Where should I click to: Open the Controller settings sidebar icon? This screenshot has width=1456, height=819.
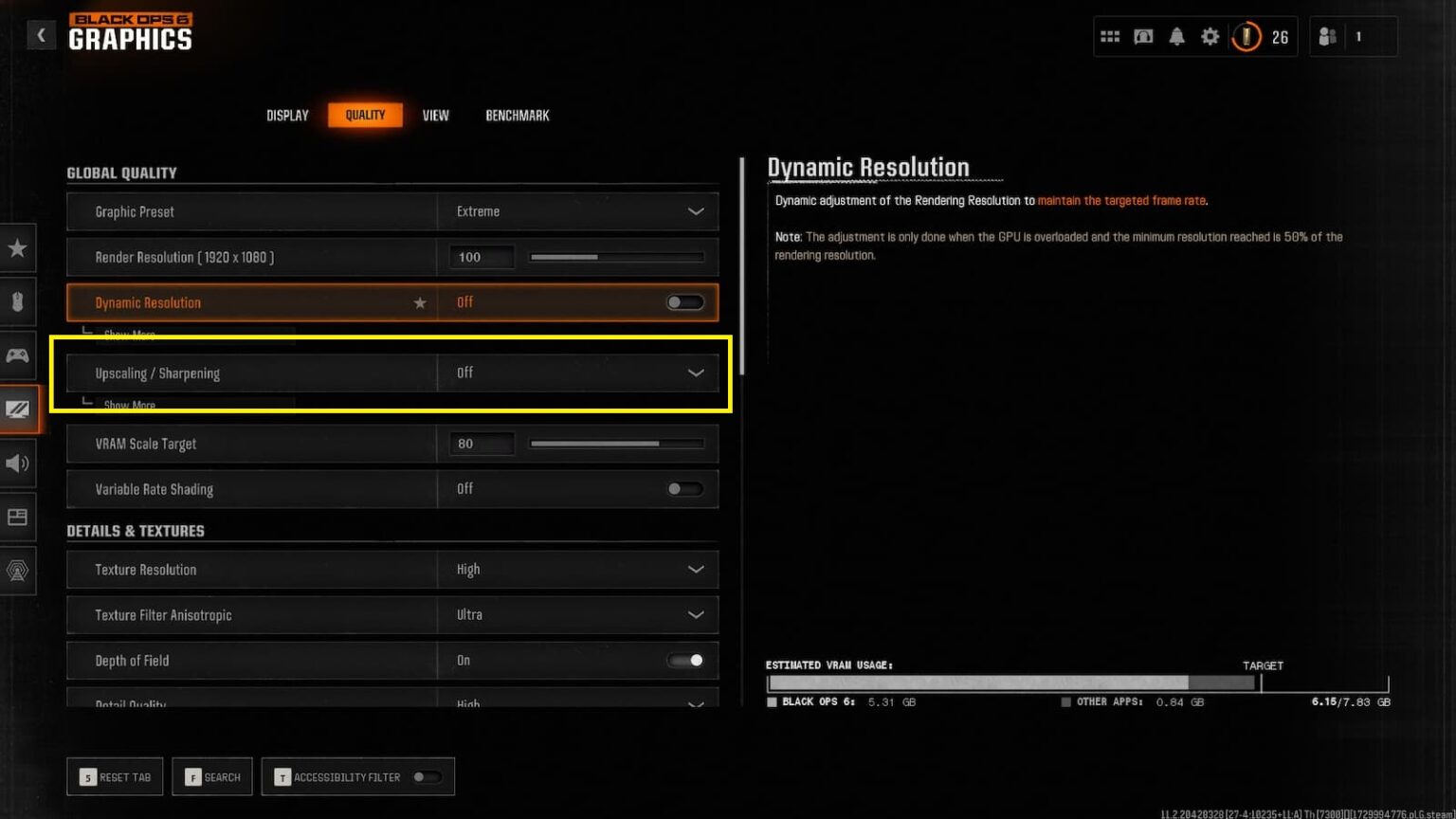click(17, 355)
